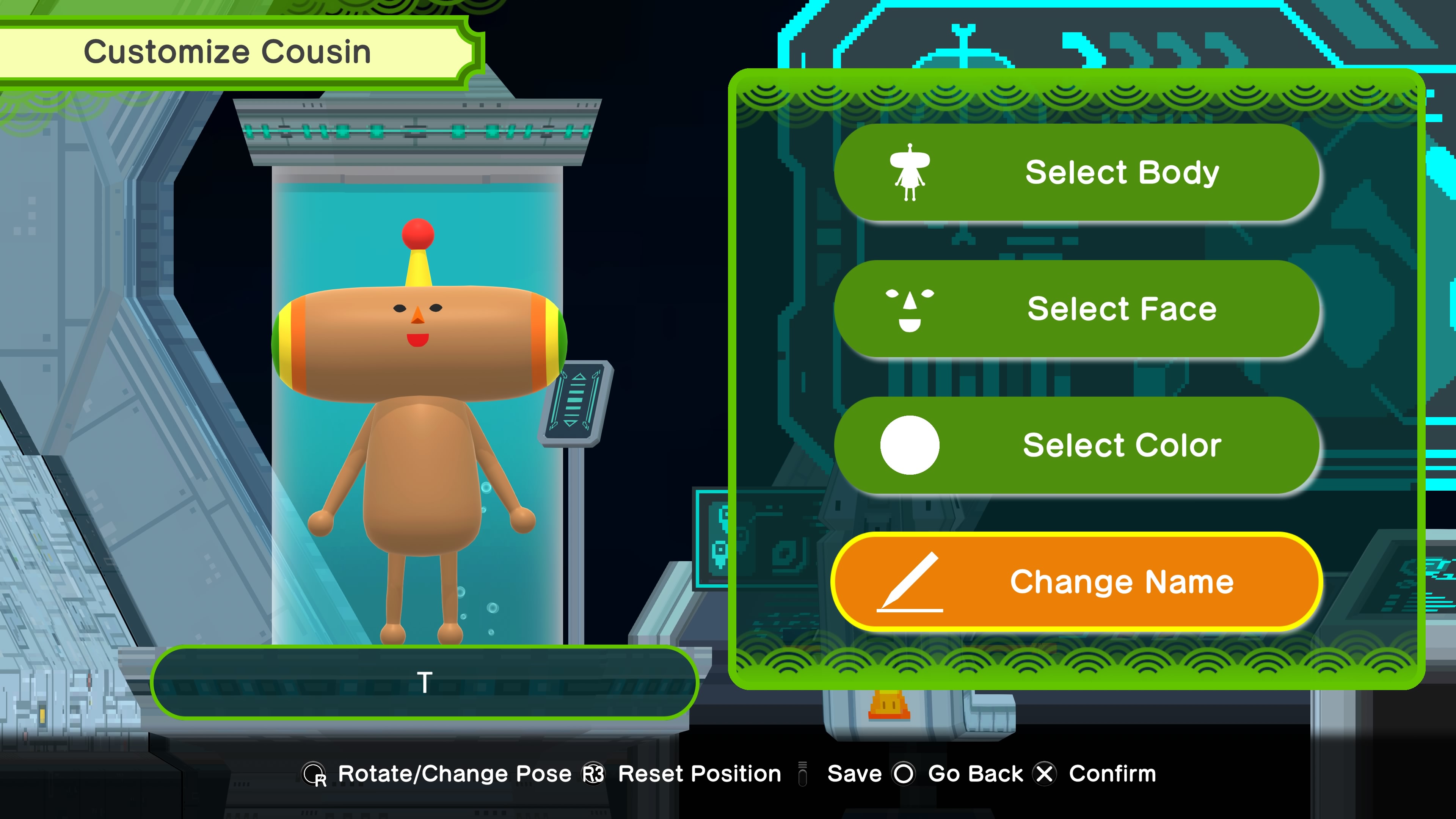Screen dimensions: 1456x819
Task: Click the cousin name field showing T
Action: click(425, 682)
